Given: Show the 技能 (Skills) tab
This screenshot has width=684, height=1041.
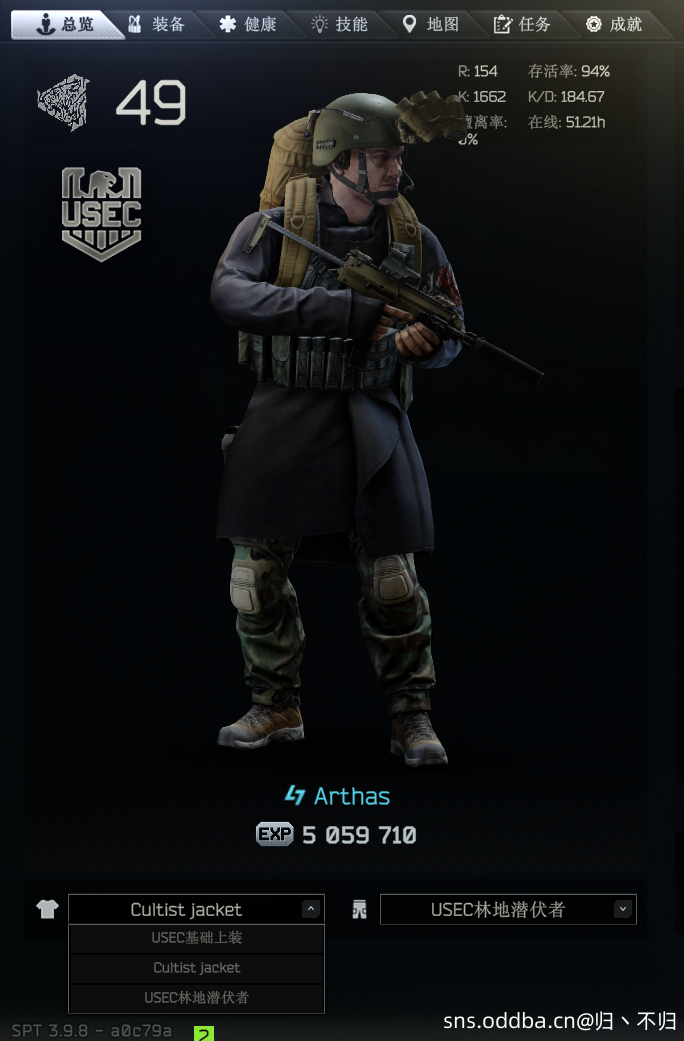Looking at the screenshot, I should click(x=340, y=24).
